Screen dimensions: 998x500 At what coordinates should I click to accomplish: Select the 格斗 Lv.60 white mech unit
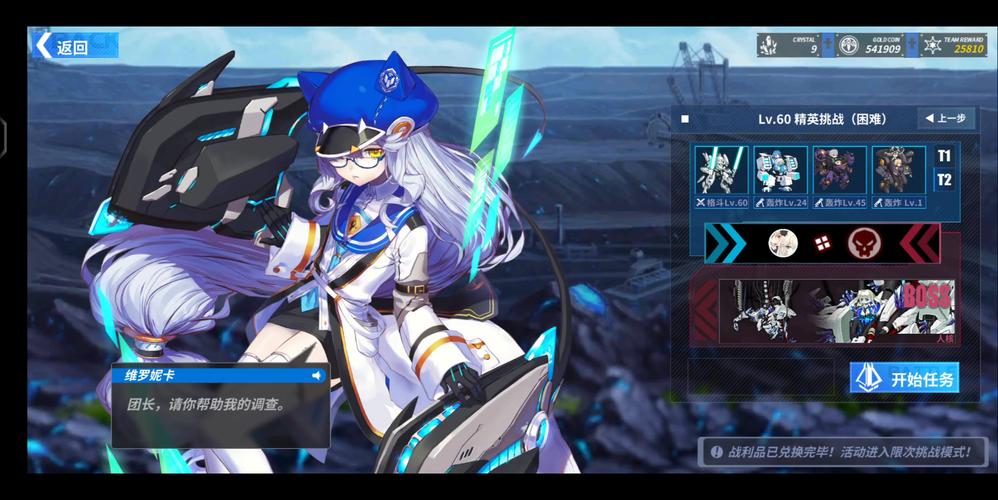coord(721,171)
